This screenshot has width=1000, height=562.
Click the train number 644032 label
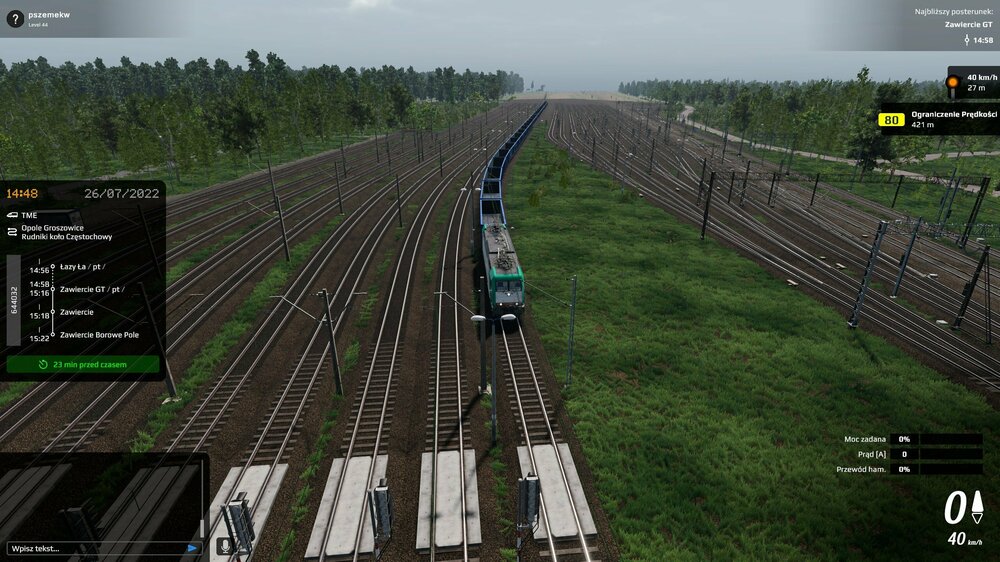click(14, 300)
